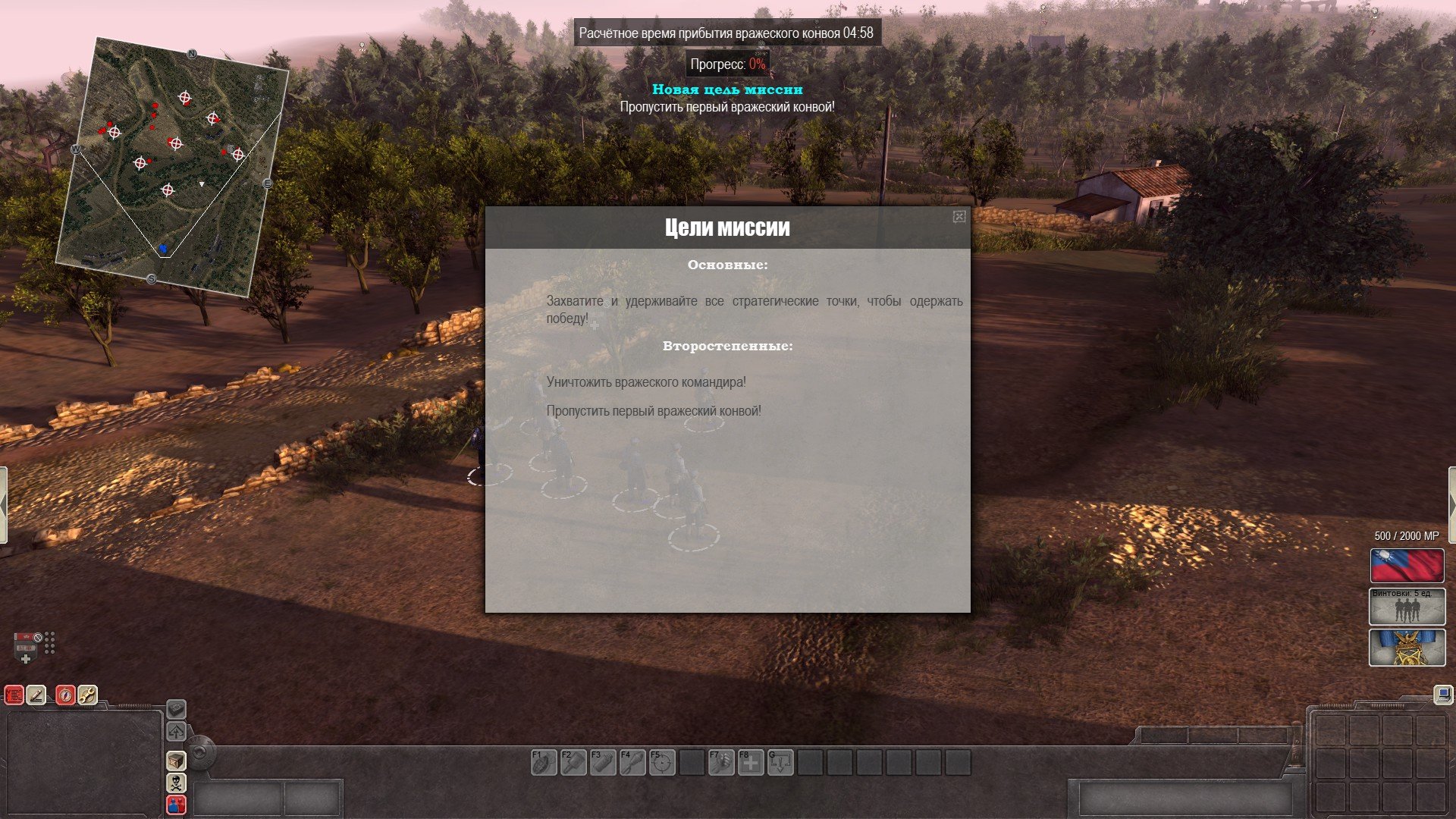The width and height of the screenshot is (1456, 819).
Task: Open the gold medal reinforcement card
Action: click(1407, 648)
